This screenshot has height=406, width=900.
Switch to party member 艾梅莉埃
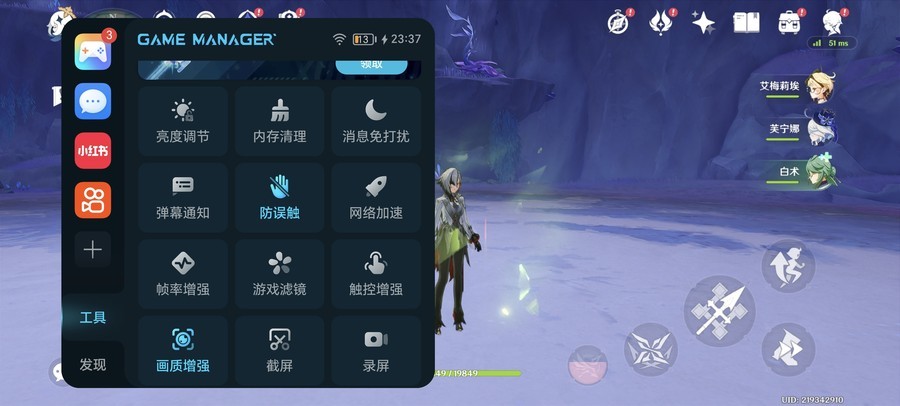tap(823, 88)
